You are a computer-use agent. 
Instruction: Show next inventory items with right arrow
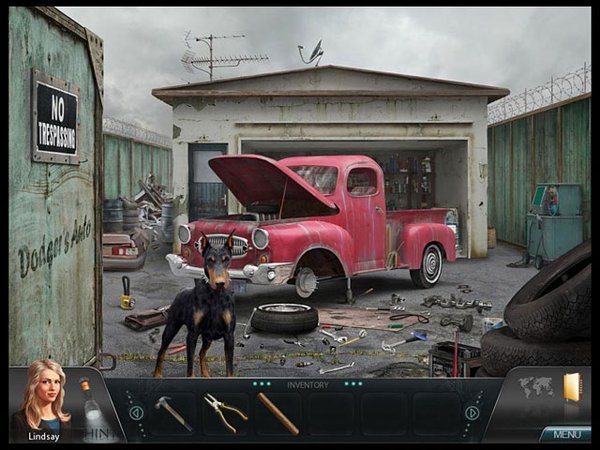[472, 412]
